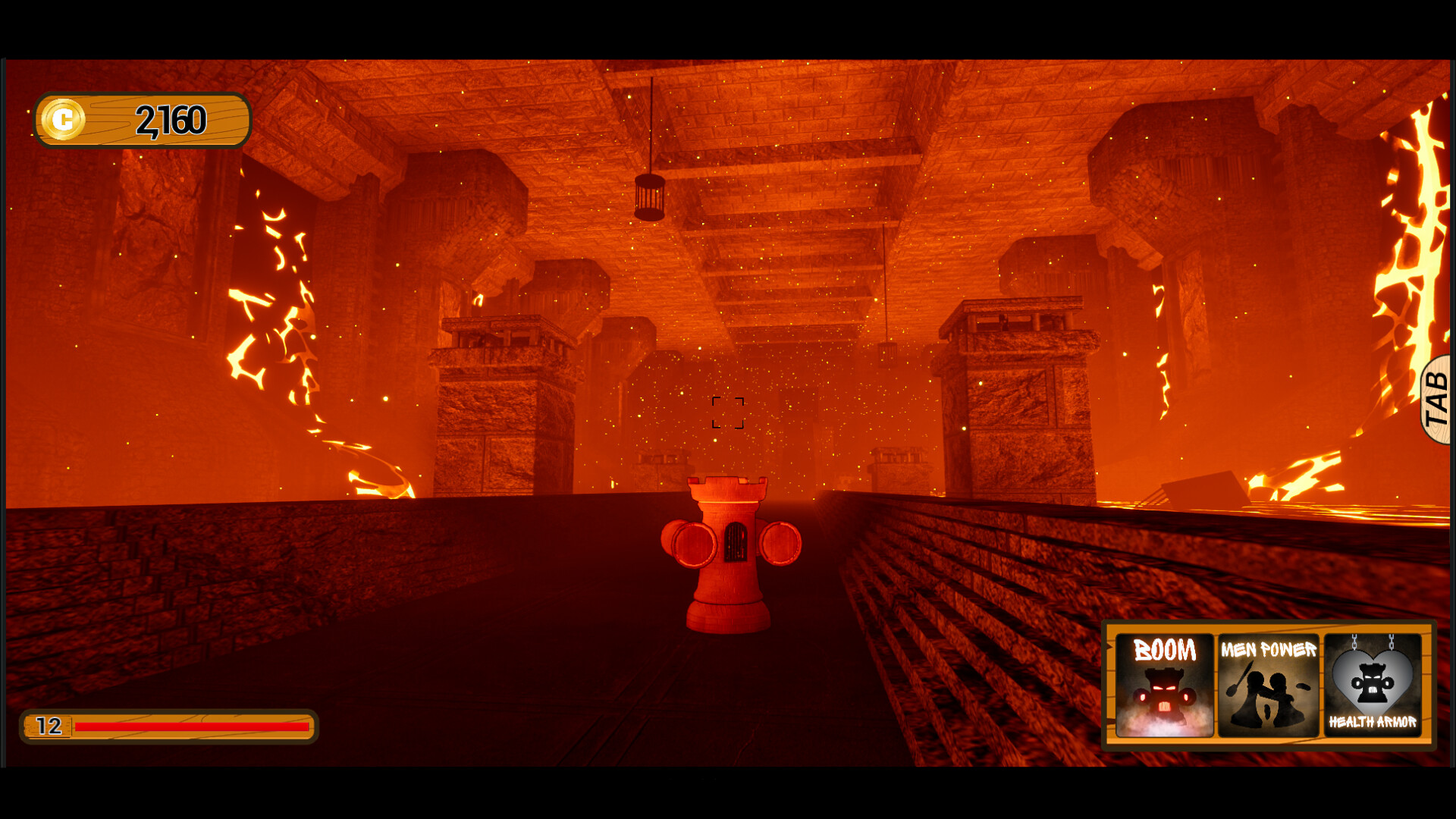Activate the MEN POWER ability icon
This screenshot has width=1456, height=819.
pos(1269,686)
